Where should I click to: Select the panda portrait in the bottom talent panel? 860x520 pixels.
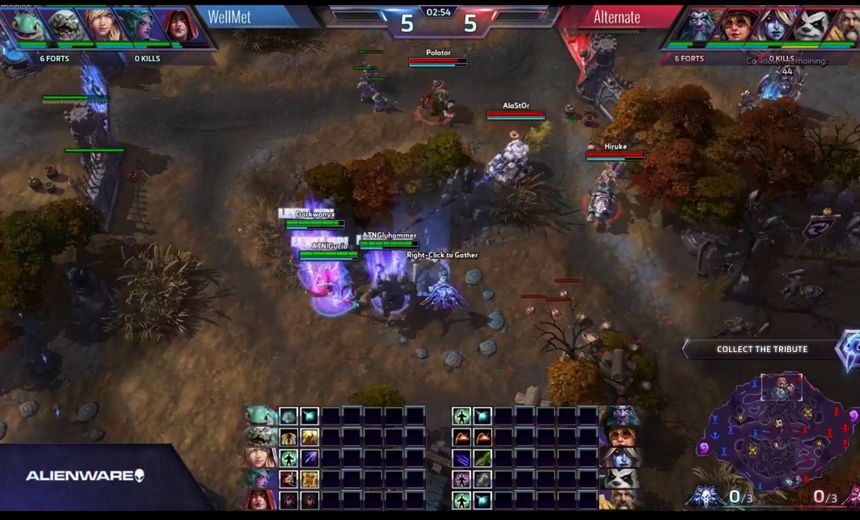click(x=622, y=478)
